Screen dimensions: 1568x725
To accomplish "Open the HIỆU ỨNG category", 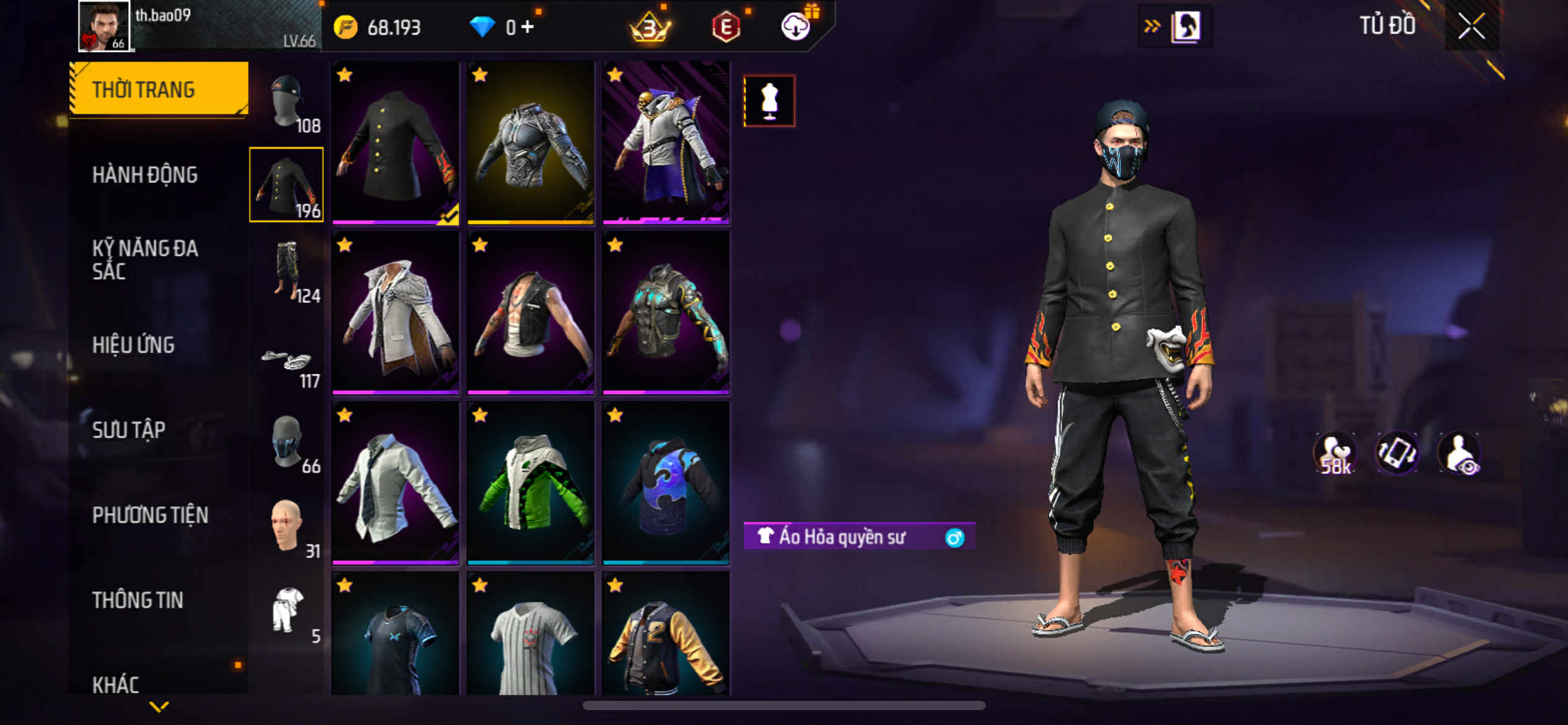I will click(x=133, y=345).
